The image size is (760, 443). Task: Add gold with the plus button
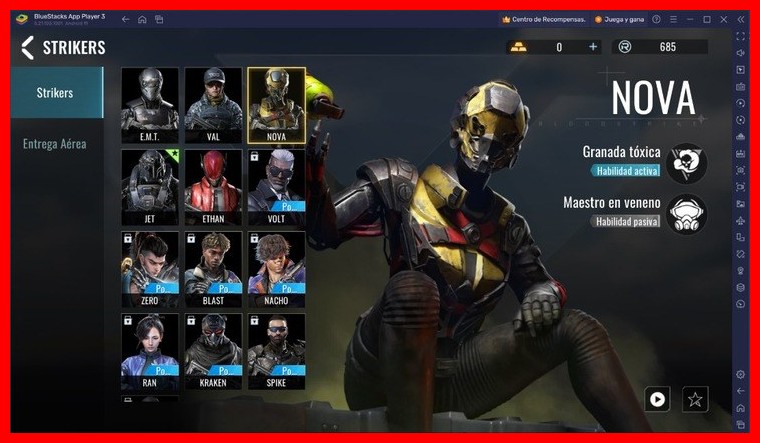tap(593, 47)
